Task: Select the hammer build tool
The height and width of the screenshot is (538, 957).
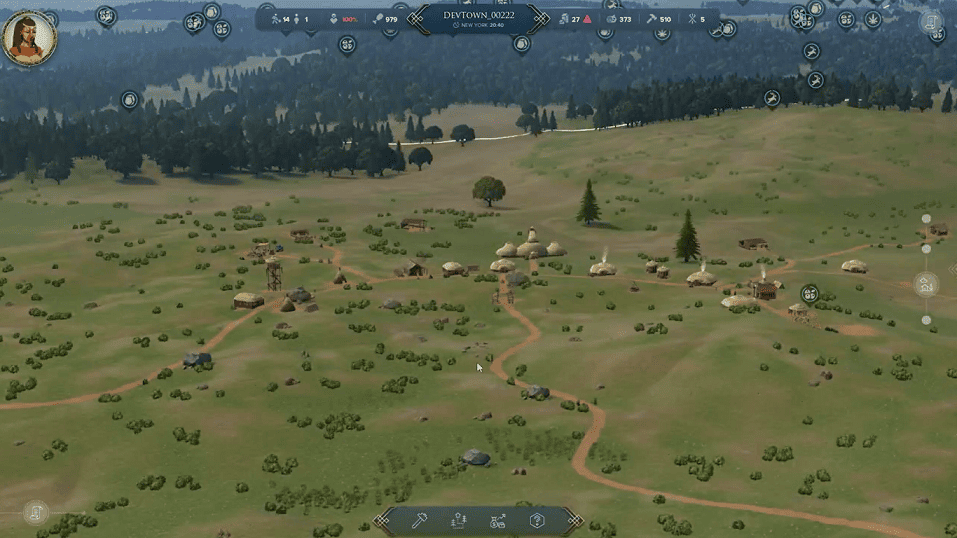Action: [421, 520]
